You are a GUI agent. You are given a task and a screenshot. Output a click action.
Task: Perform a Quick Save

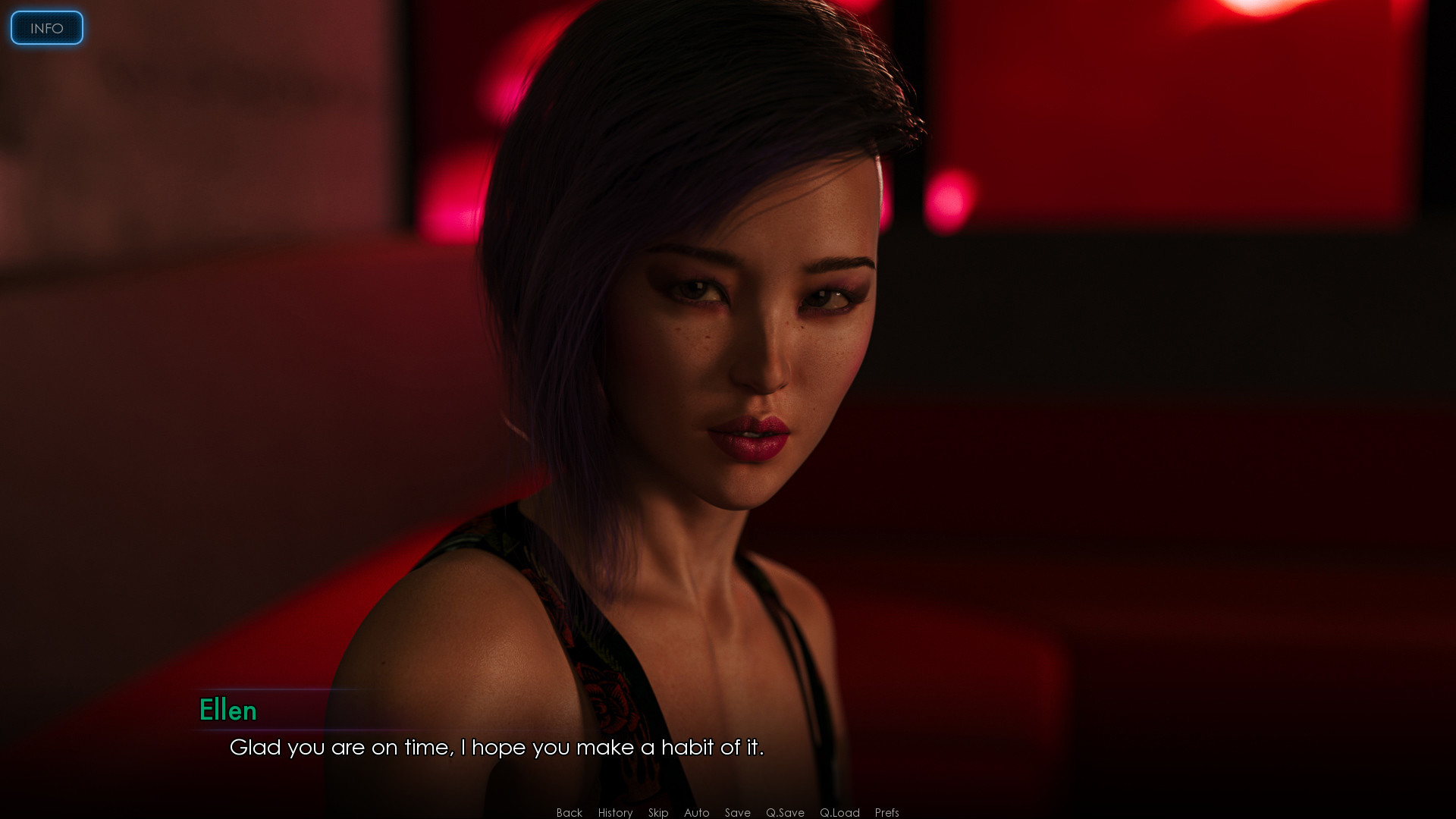coord(785,812)
